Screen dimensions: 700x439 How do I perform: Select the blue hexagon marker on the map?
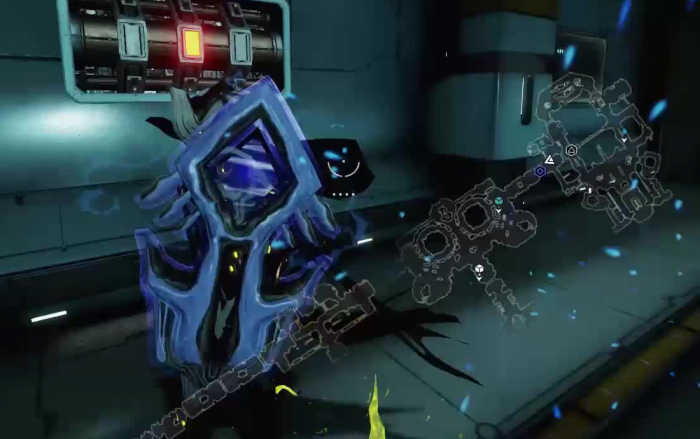pyautogui.click(x=540, y=172)
